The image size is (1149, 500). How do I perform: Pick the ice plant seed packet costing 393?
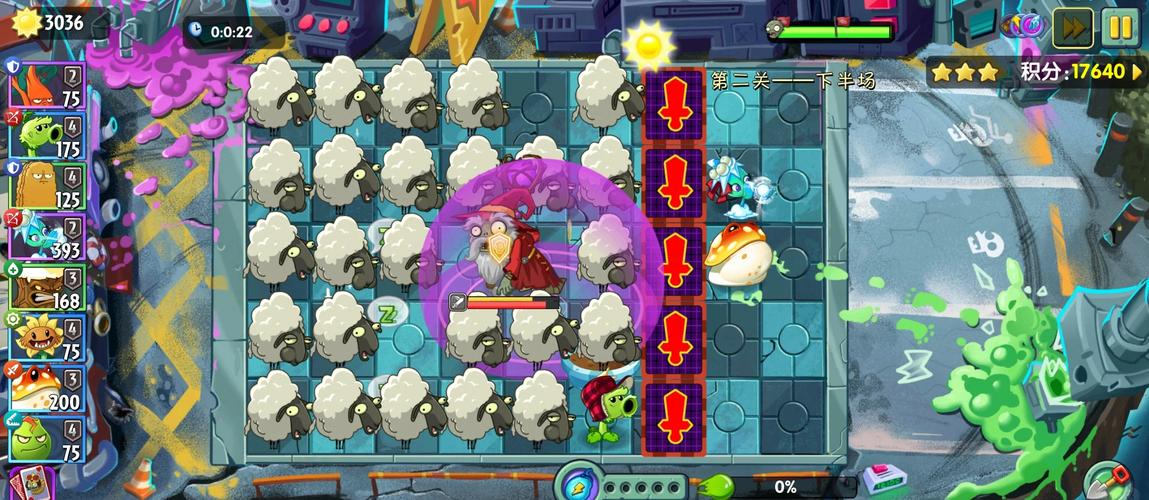47,236
